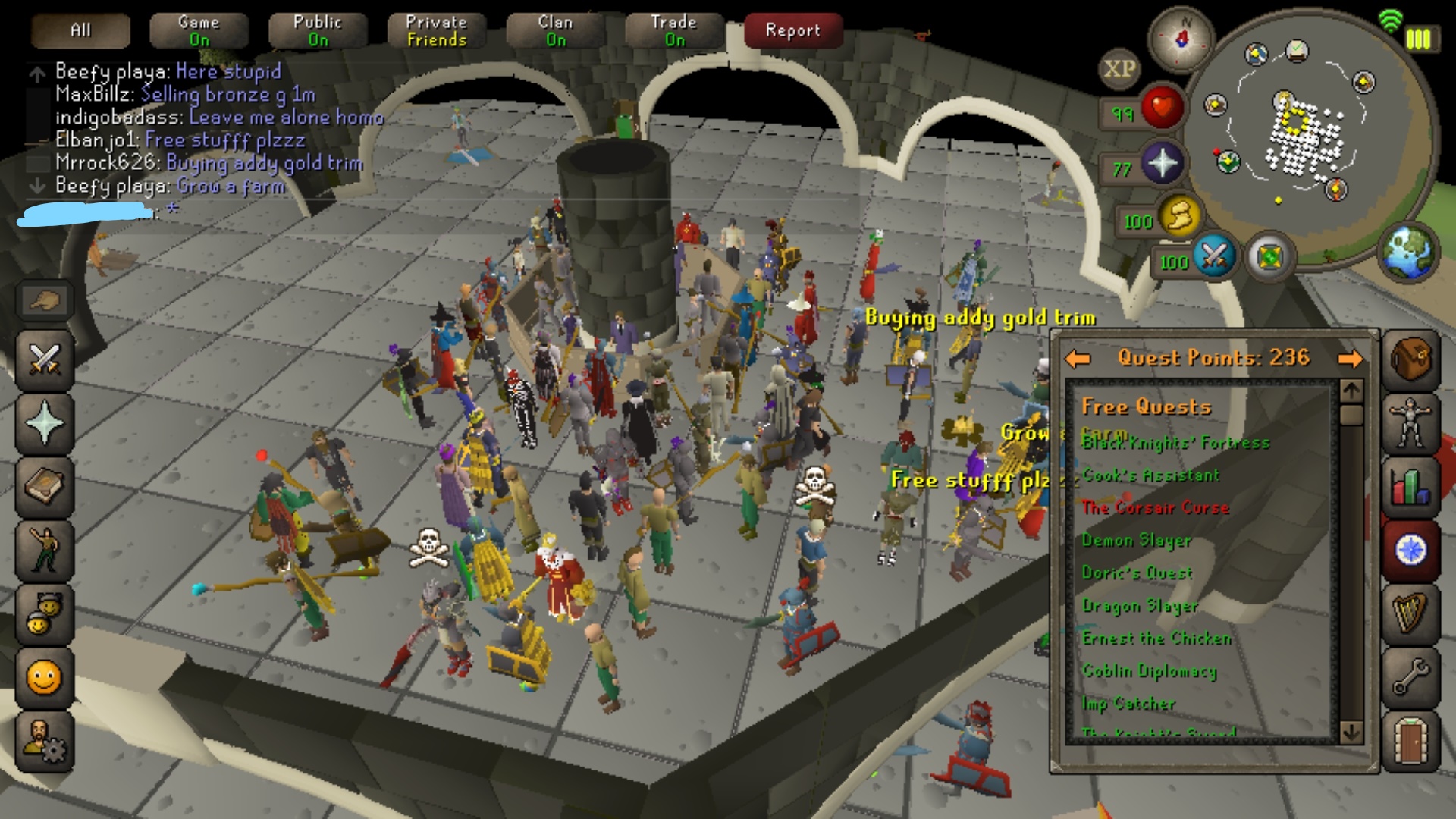Switch to the Clan chat tab
Image resolution: width=1456 pixels, height=819 pixels.
click(556, 30)
